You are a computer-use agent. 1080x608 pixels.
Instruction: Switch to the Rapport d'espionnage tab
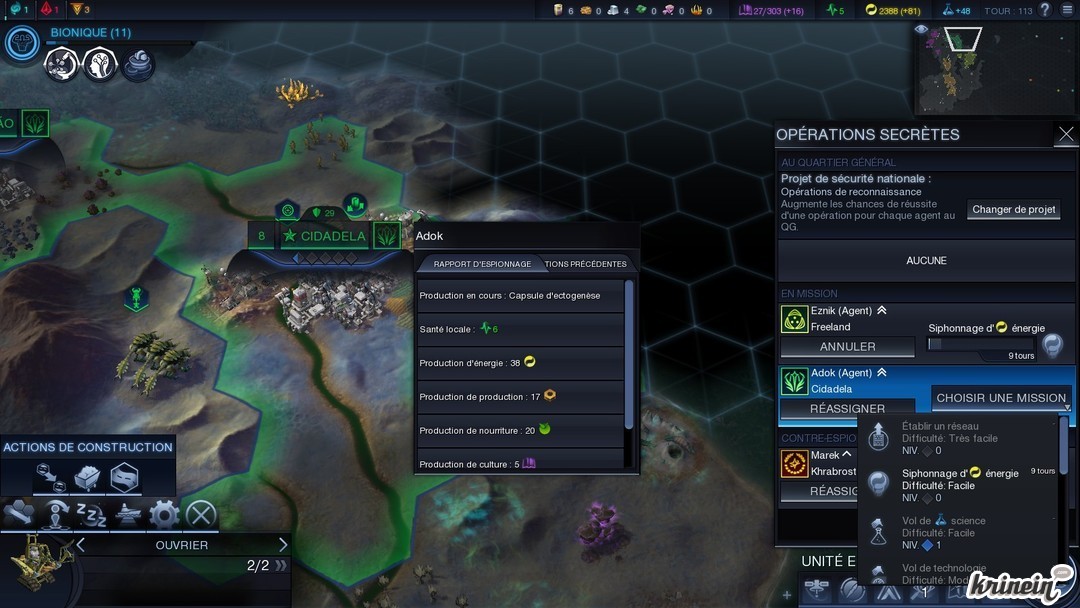481,264
